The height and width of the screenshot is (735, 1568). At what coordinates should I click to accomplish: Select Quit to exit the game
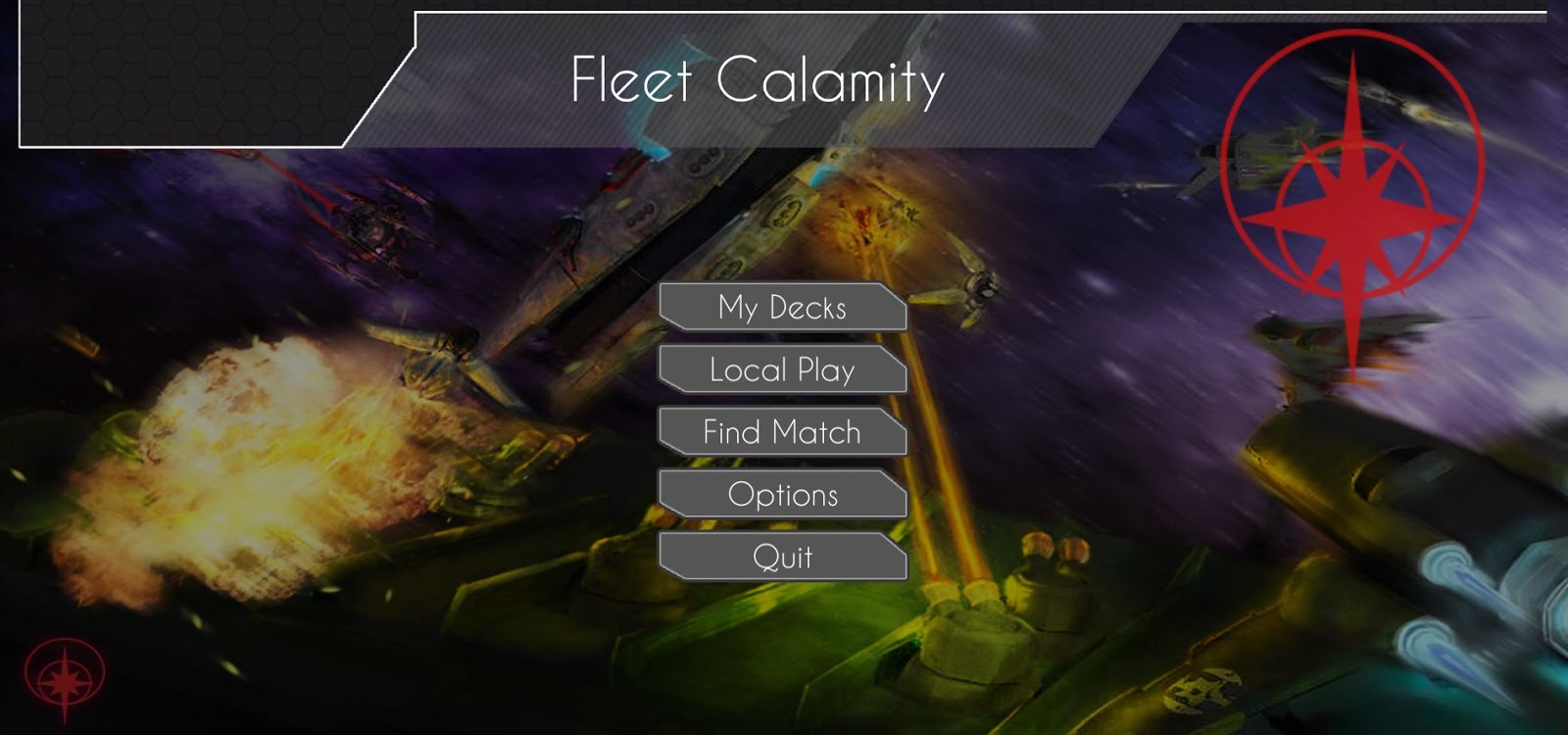click(784, 558)
